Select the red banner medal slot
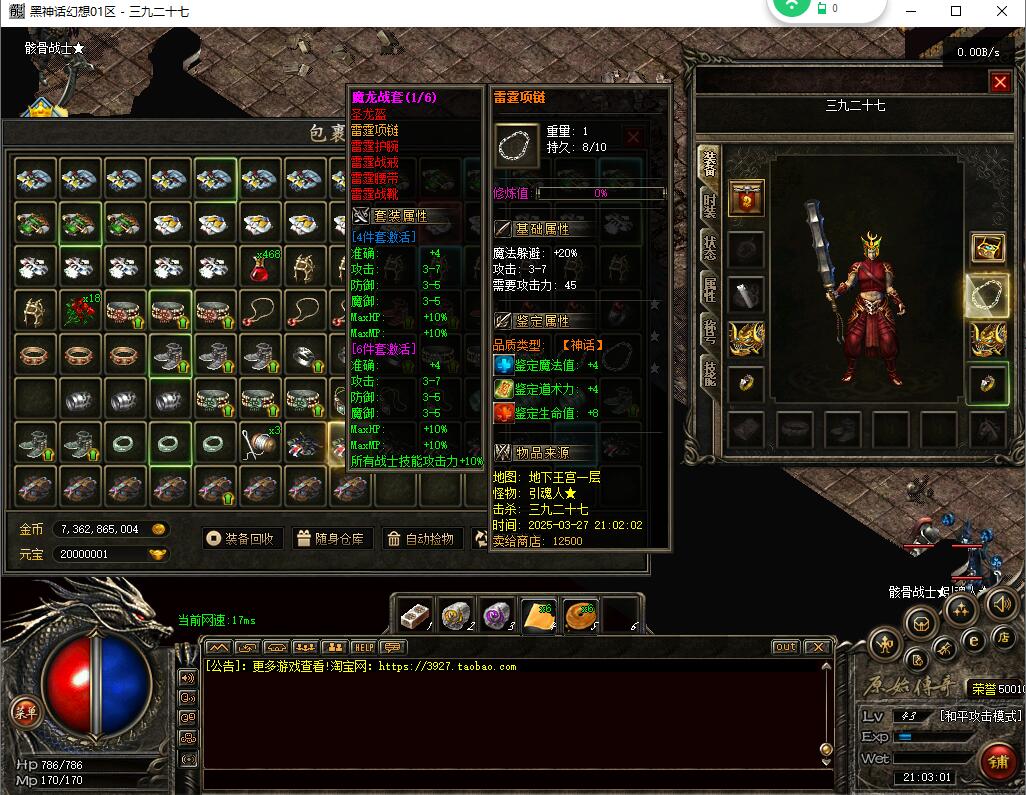Screen dimensions: 1026x795 [746, 198]
